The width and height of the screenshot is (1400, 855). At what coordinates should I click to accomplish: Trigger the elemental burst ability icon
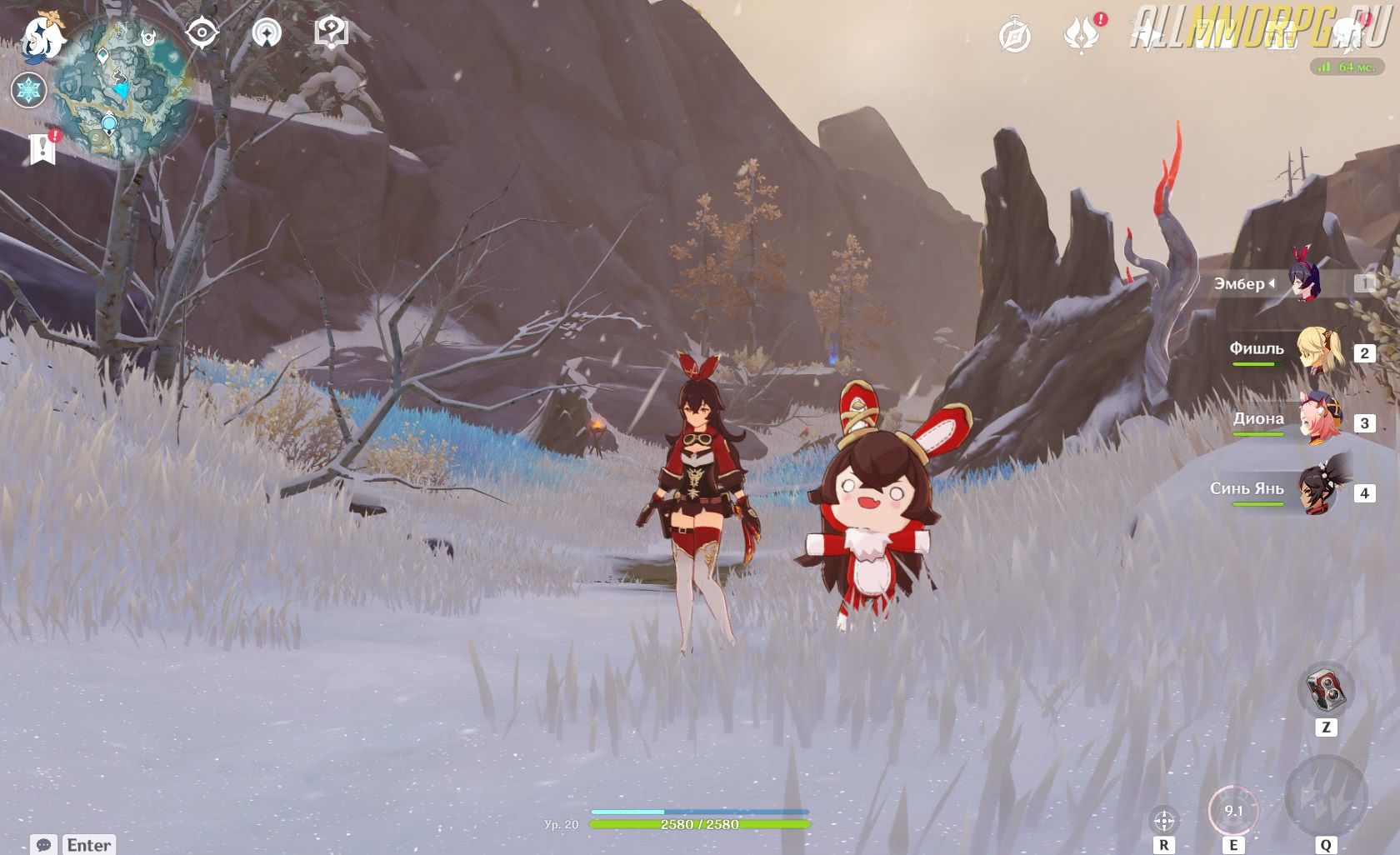point(1325,797)
